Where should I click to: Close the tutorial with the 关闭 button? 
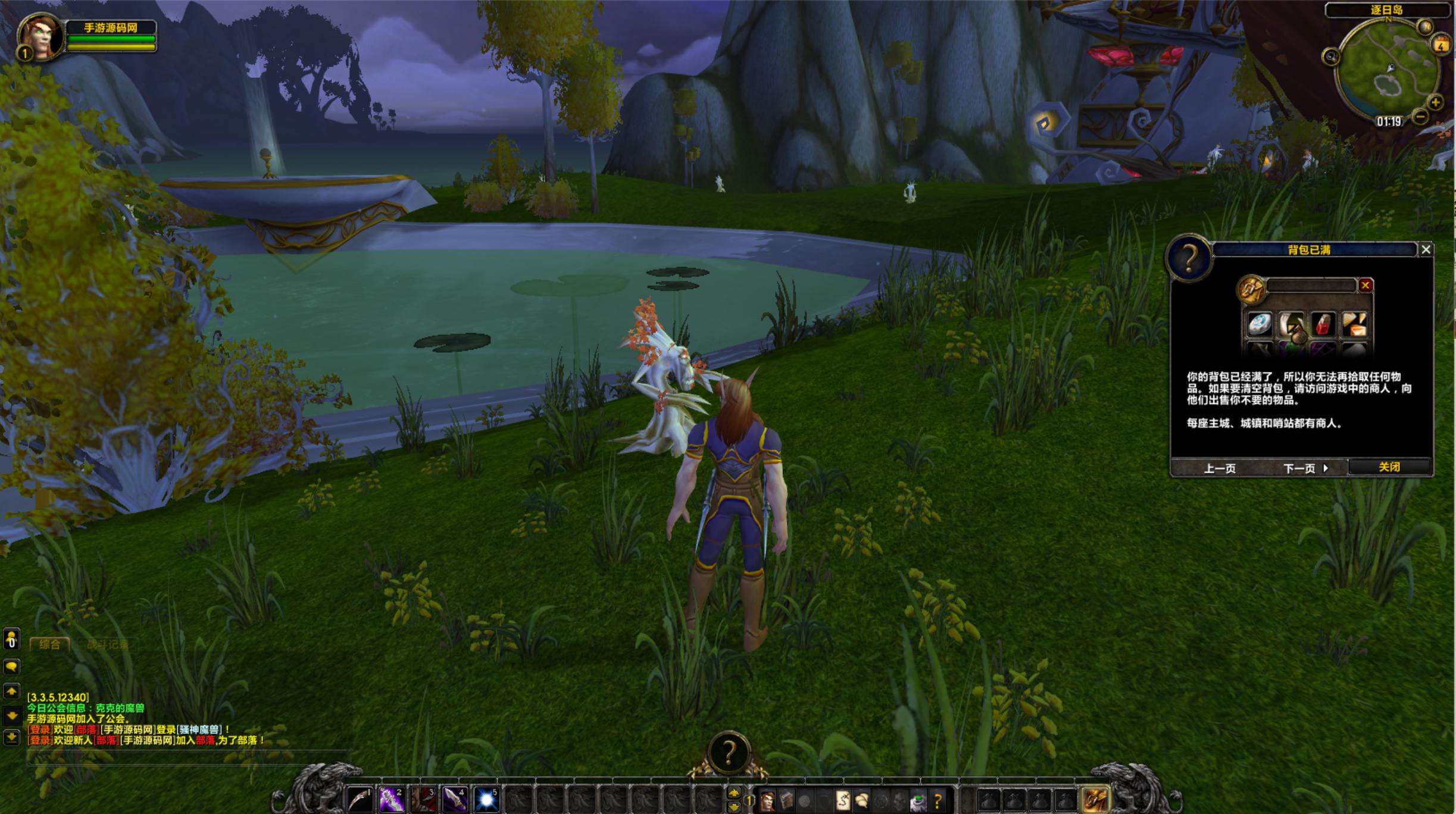coord(1389,467)
